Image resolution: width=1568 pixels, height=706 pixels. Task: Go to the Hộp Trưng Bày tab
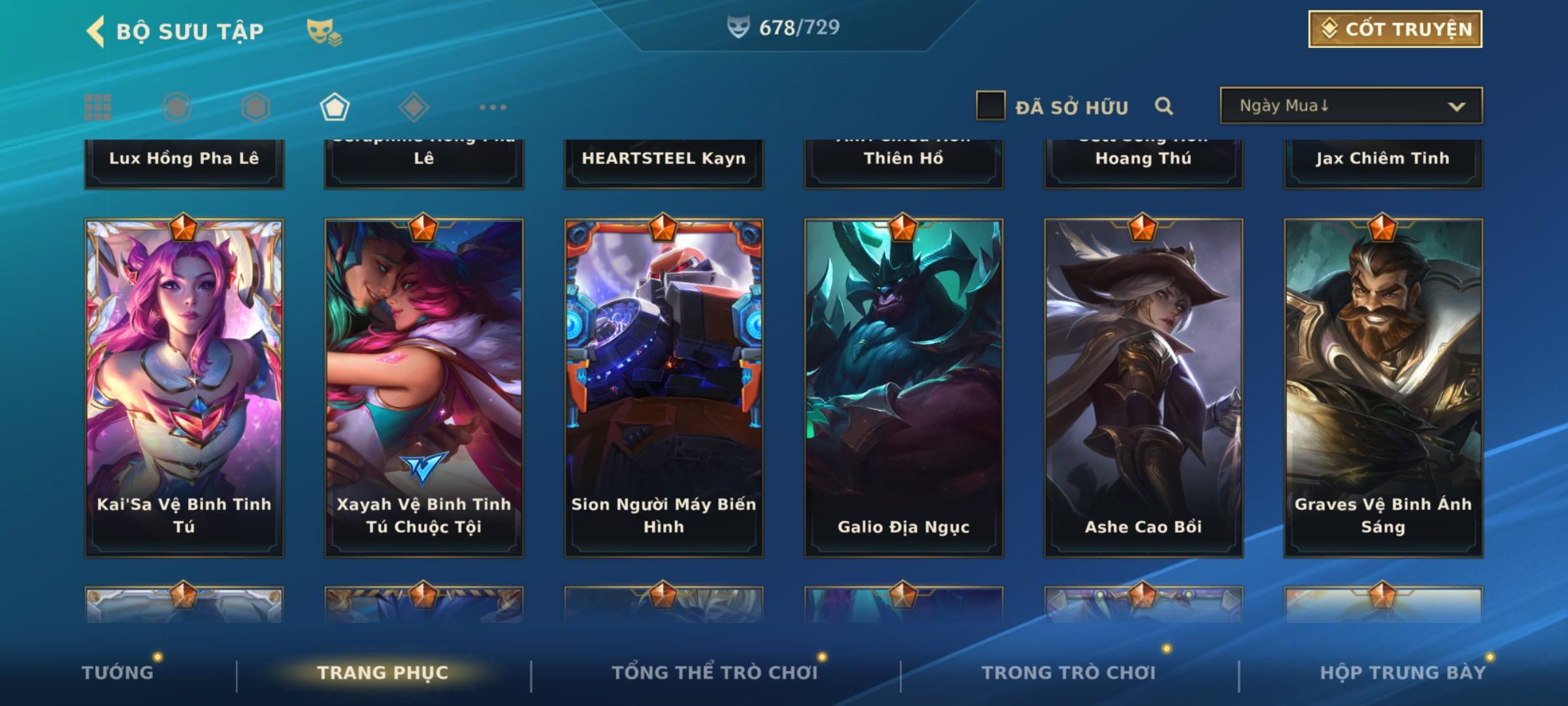1403,672
